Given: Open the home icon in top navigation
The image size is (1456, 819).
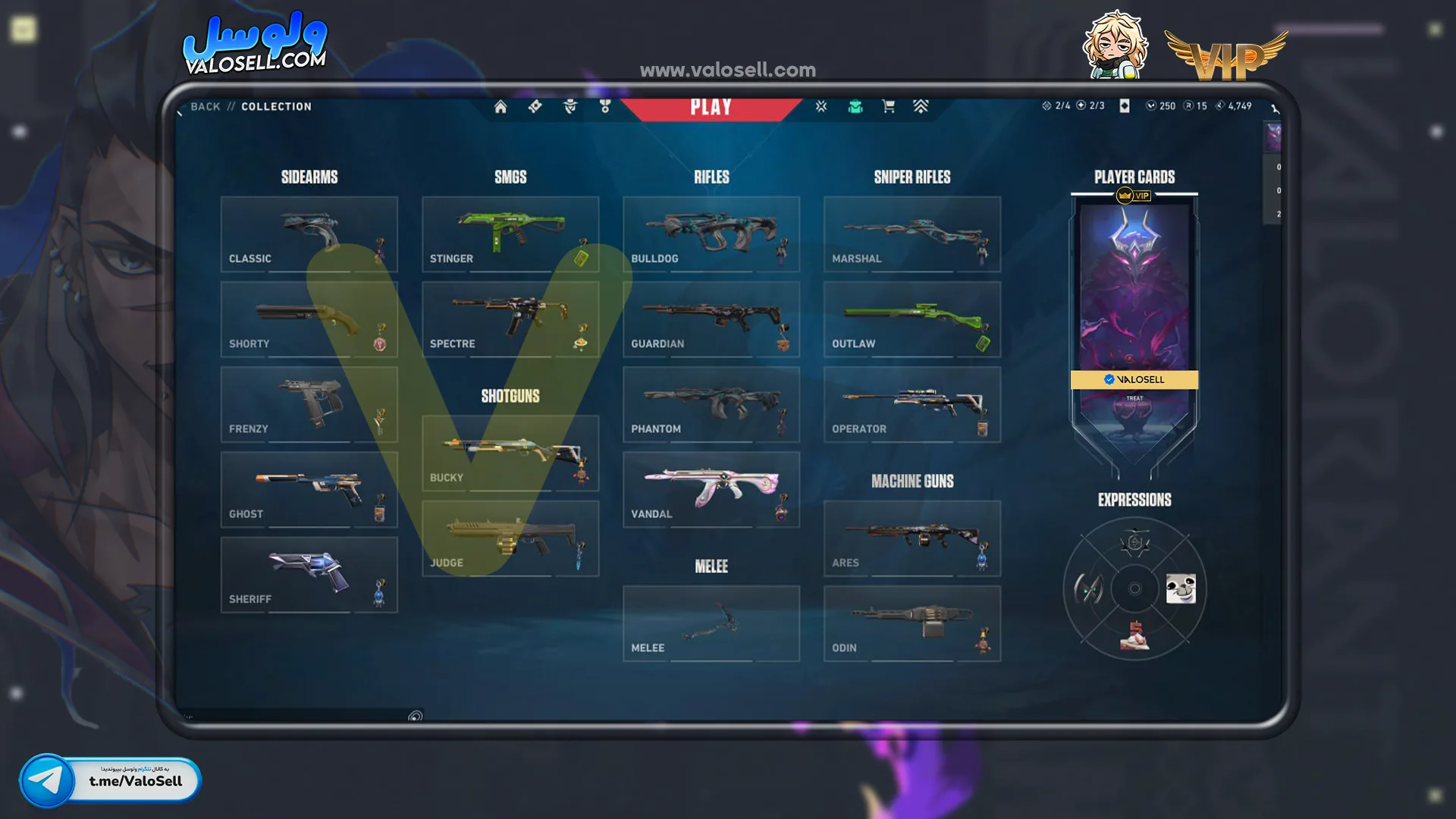Looking at the screenshot, I should click(500, 107).
